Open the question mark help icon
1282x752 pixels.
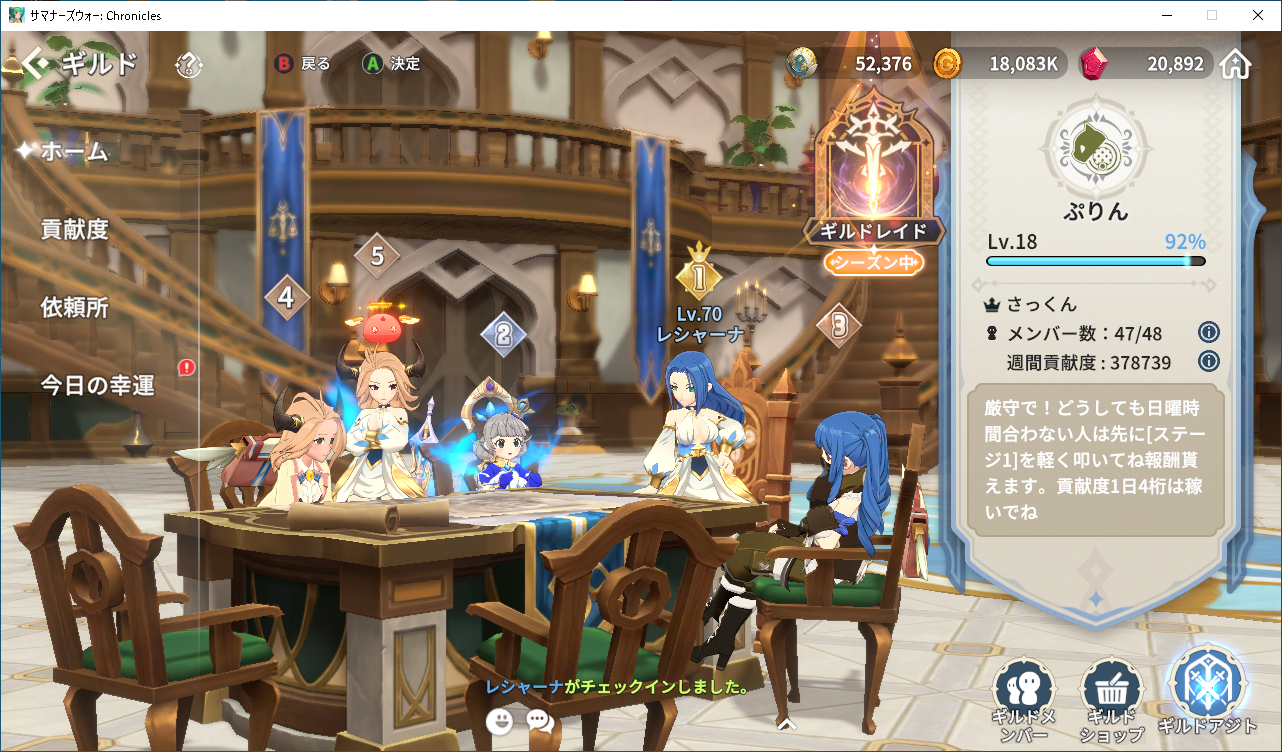point(188,65)
